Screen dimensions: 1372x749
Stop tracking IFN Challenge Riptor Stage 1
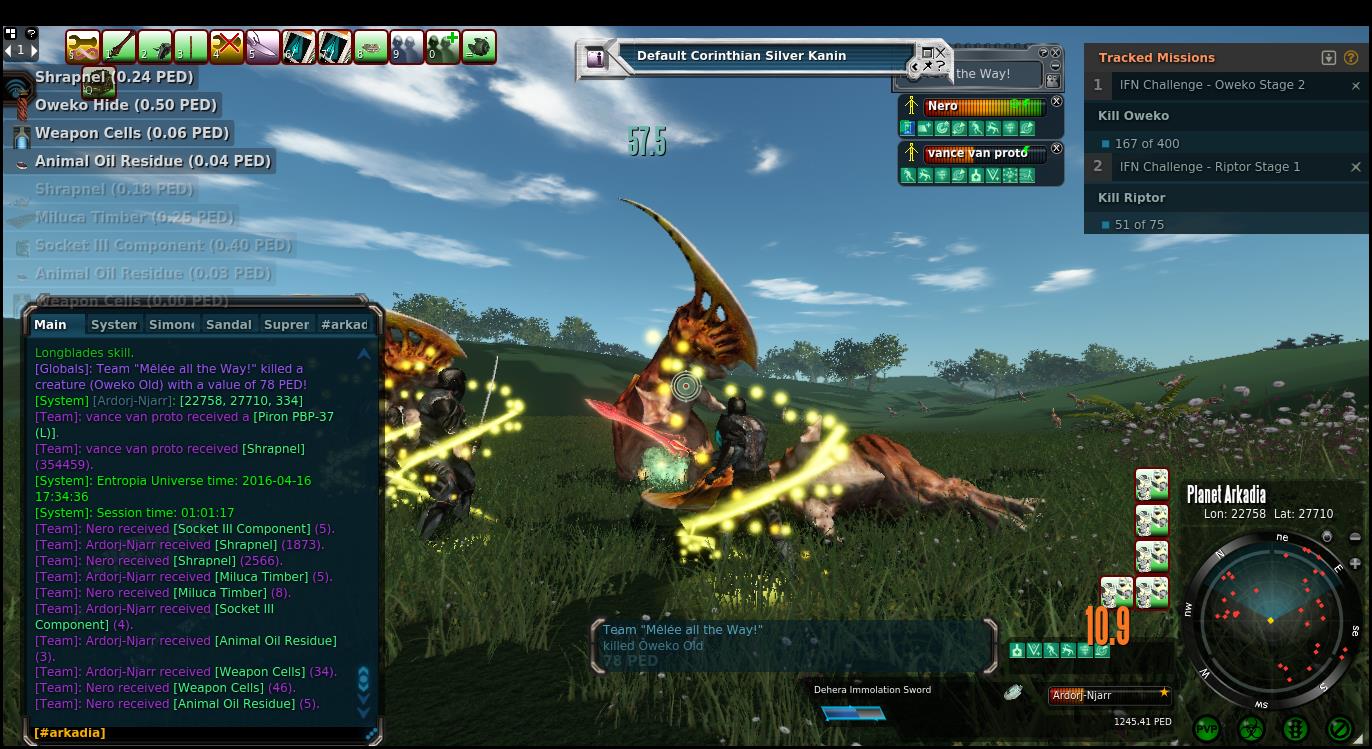pyautogui.click(x=1356, y=167)
